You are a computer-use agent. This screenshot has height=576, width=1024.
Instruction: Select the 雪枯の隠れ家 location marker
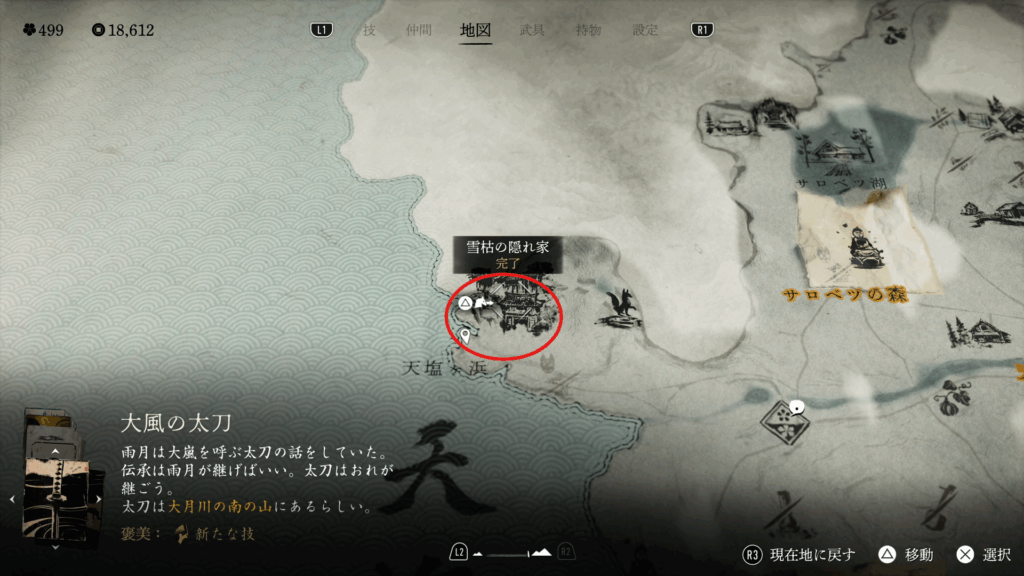tap(510, 307)
